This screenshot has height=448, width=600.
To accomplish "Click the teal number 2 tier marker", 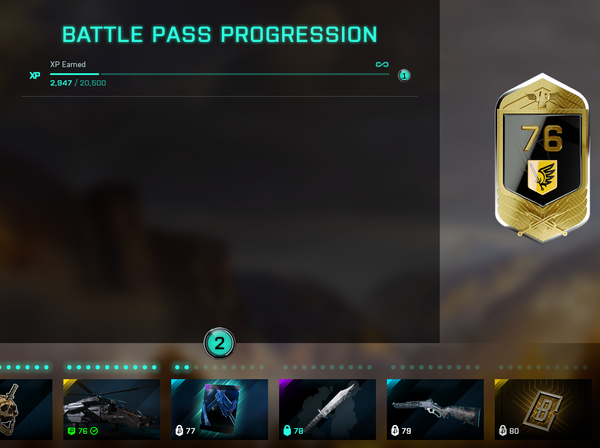I will 219,343.
